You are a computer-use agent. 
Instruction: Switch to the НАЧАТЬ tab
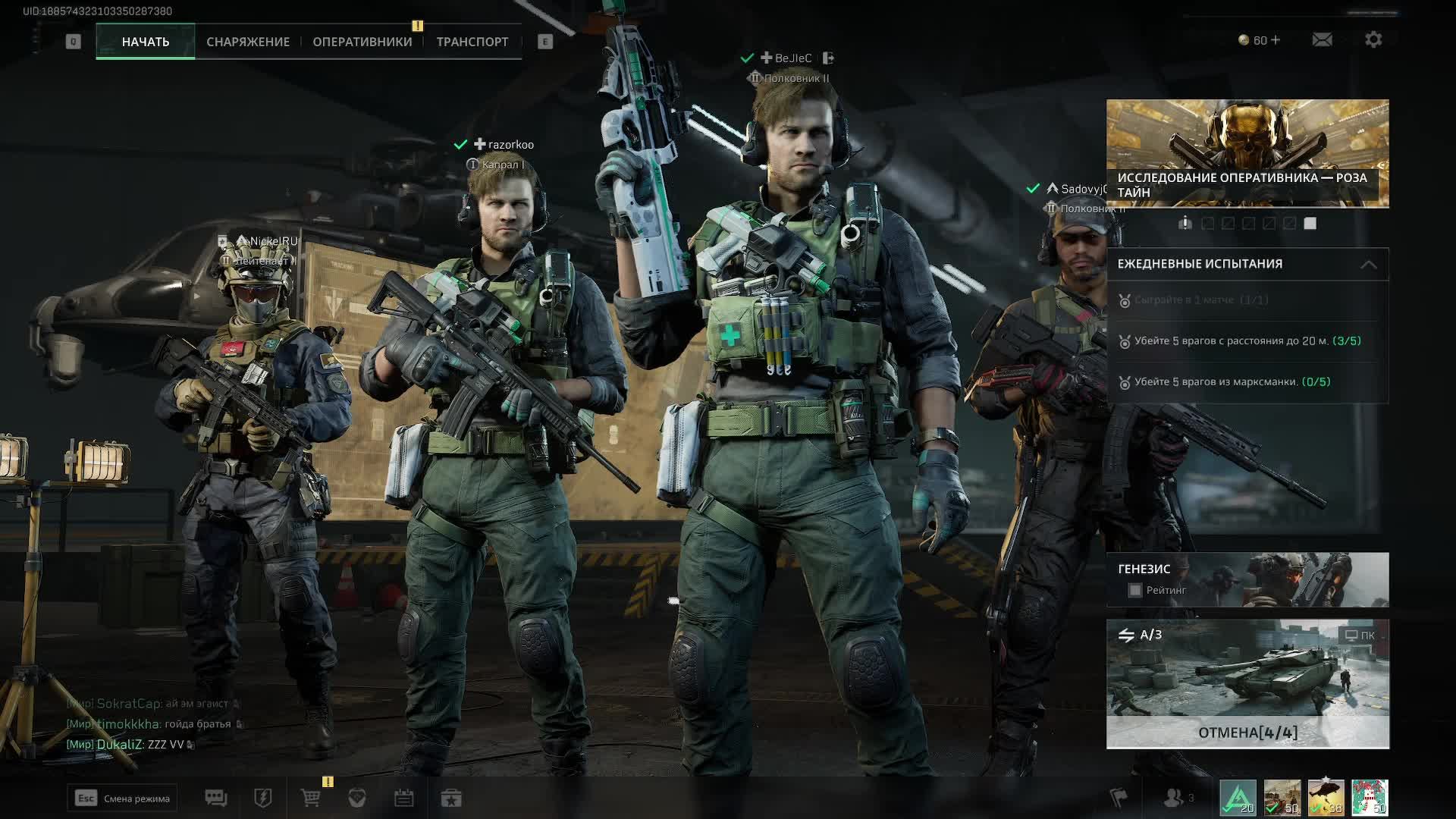146,42
